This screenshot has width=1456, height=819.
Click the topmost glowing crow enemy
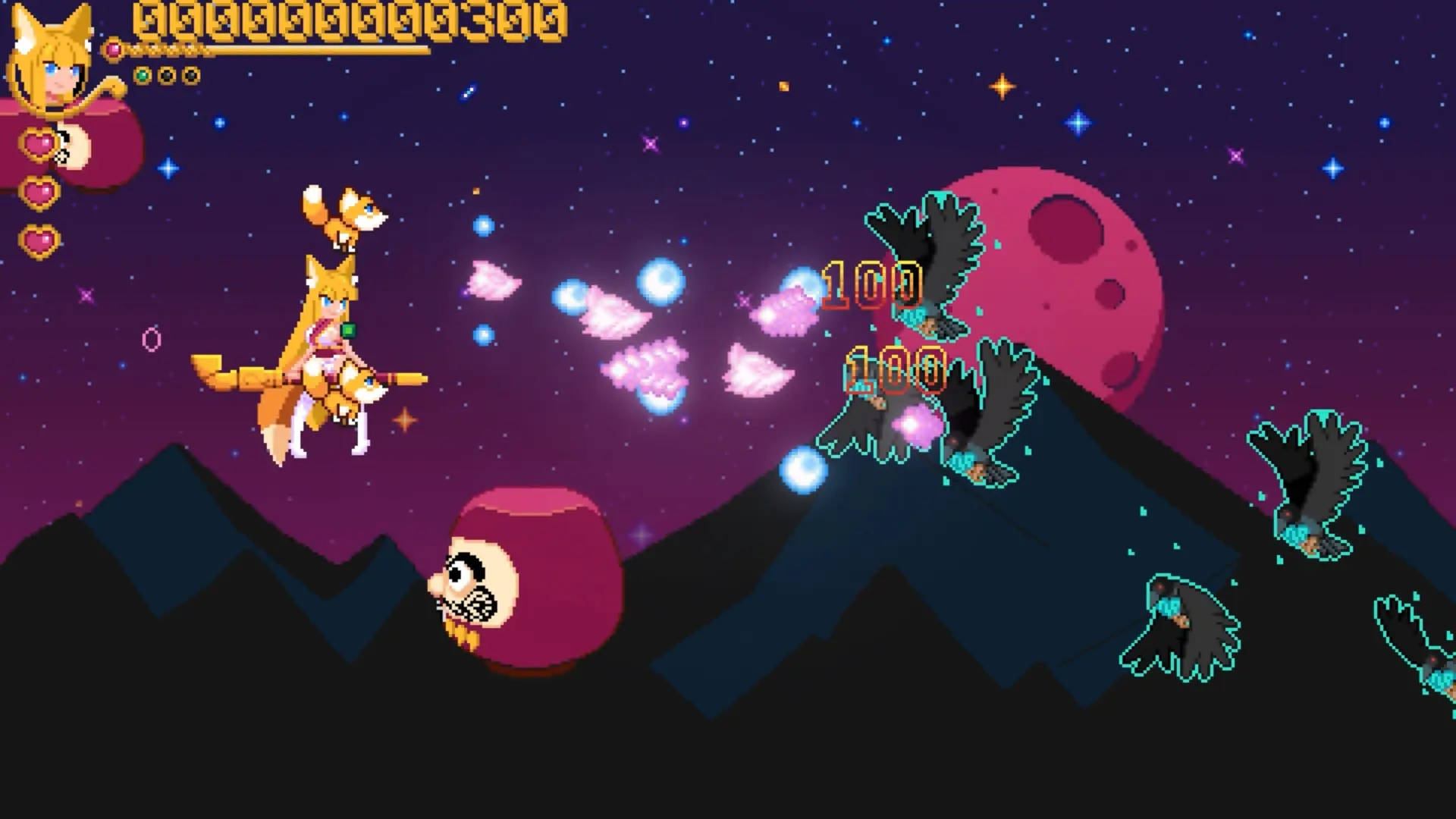click(x=933, y=258)
